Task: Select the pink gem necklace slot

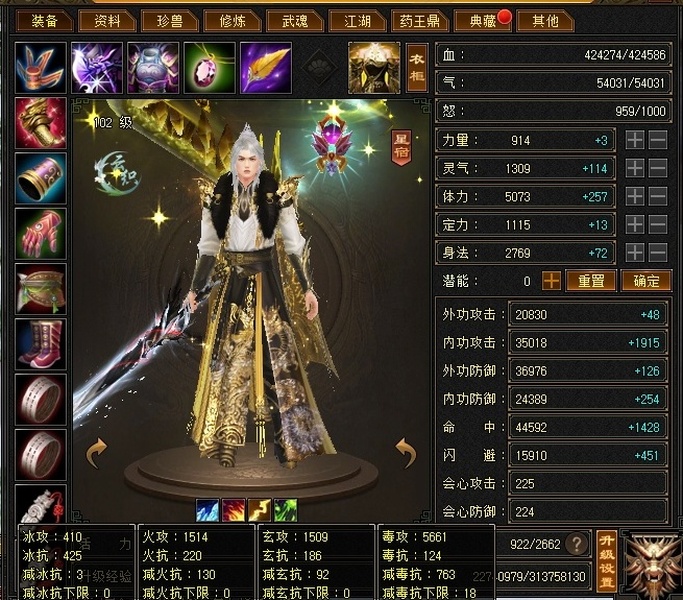Action: tap(209, 68)
